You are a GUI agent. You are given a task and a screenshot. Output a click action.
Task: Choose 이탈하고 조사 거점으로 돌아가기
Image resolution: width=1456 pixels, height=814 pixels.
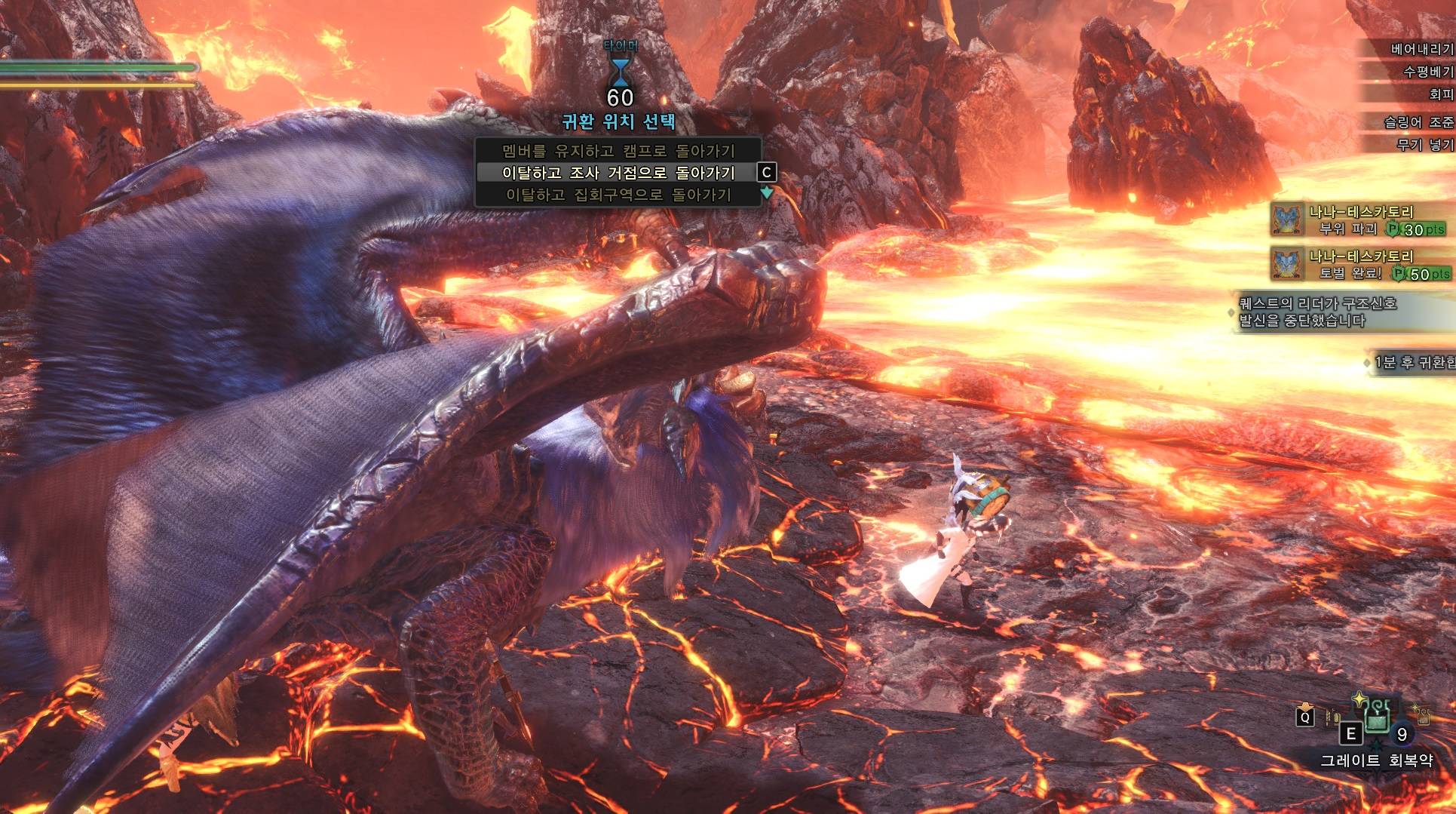(618, 173)
